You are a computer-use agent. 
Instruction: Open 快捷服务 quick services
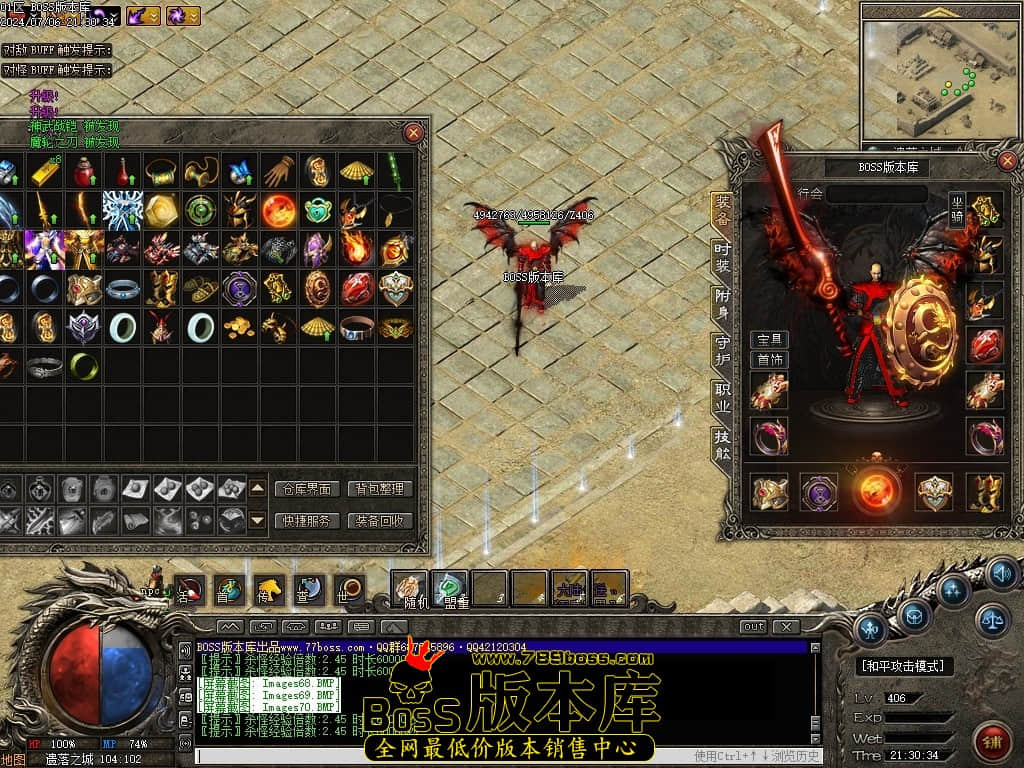[306, 520]
